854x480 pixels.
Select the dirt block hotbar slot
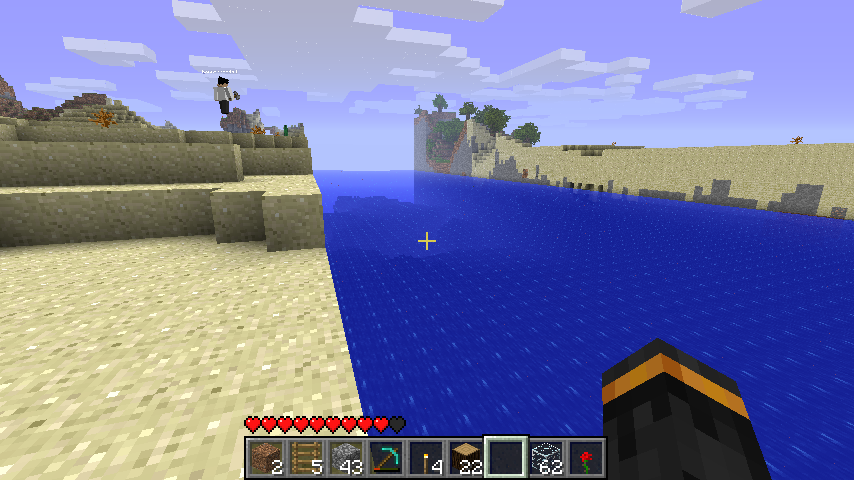[x=265, y=457]
